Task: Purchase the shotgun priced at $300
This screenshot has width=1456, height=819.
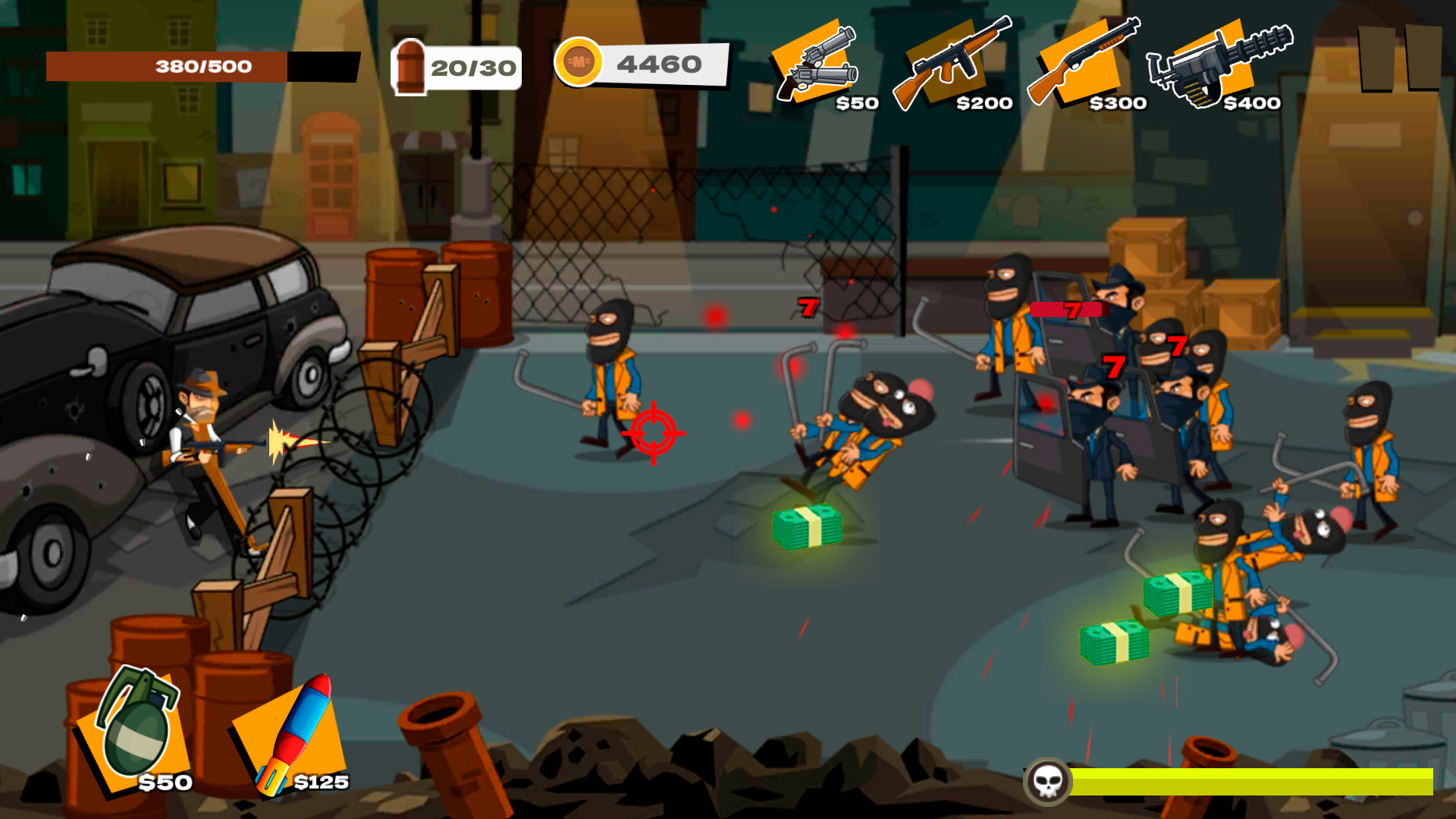Action: [1081, 61]
